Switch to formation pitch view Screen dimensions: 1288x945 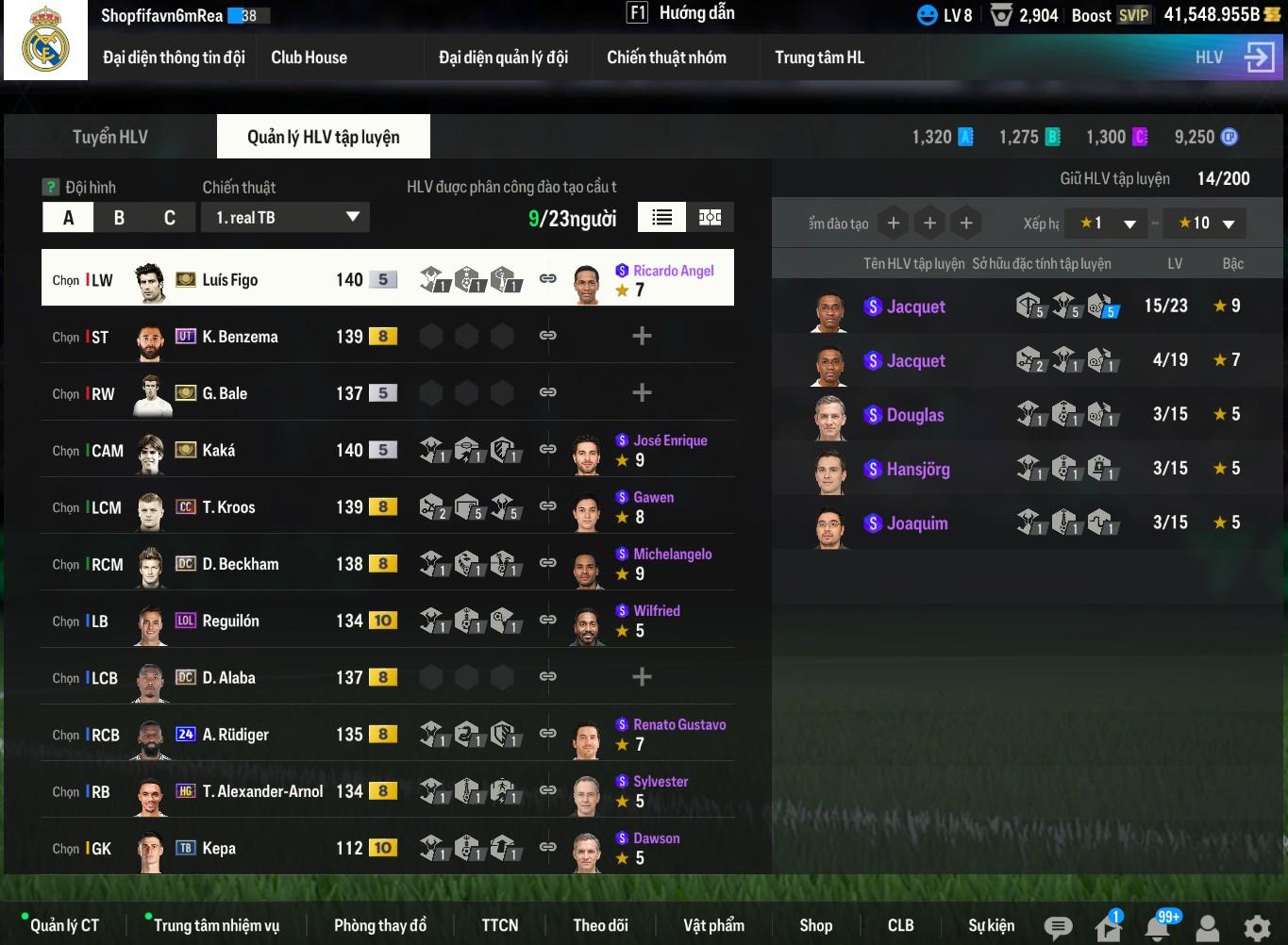pyautogui.click(x=710, y=218)
